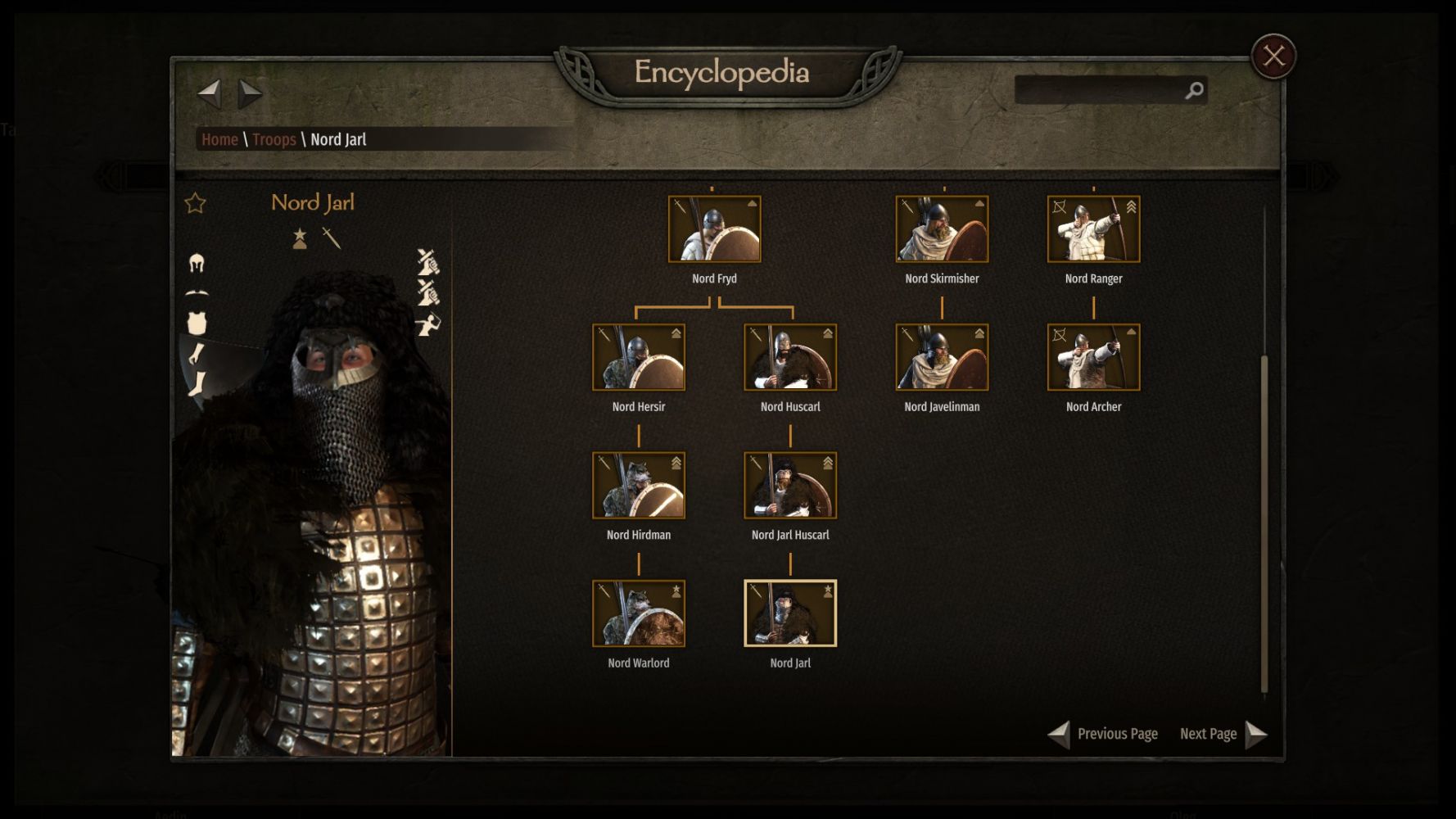Choose the Nord Hersir troop portrait
The height and width of the screenshot is (819, 1456).
tap(639, 357)
